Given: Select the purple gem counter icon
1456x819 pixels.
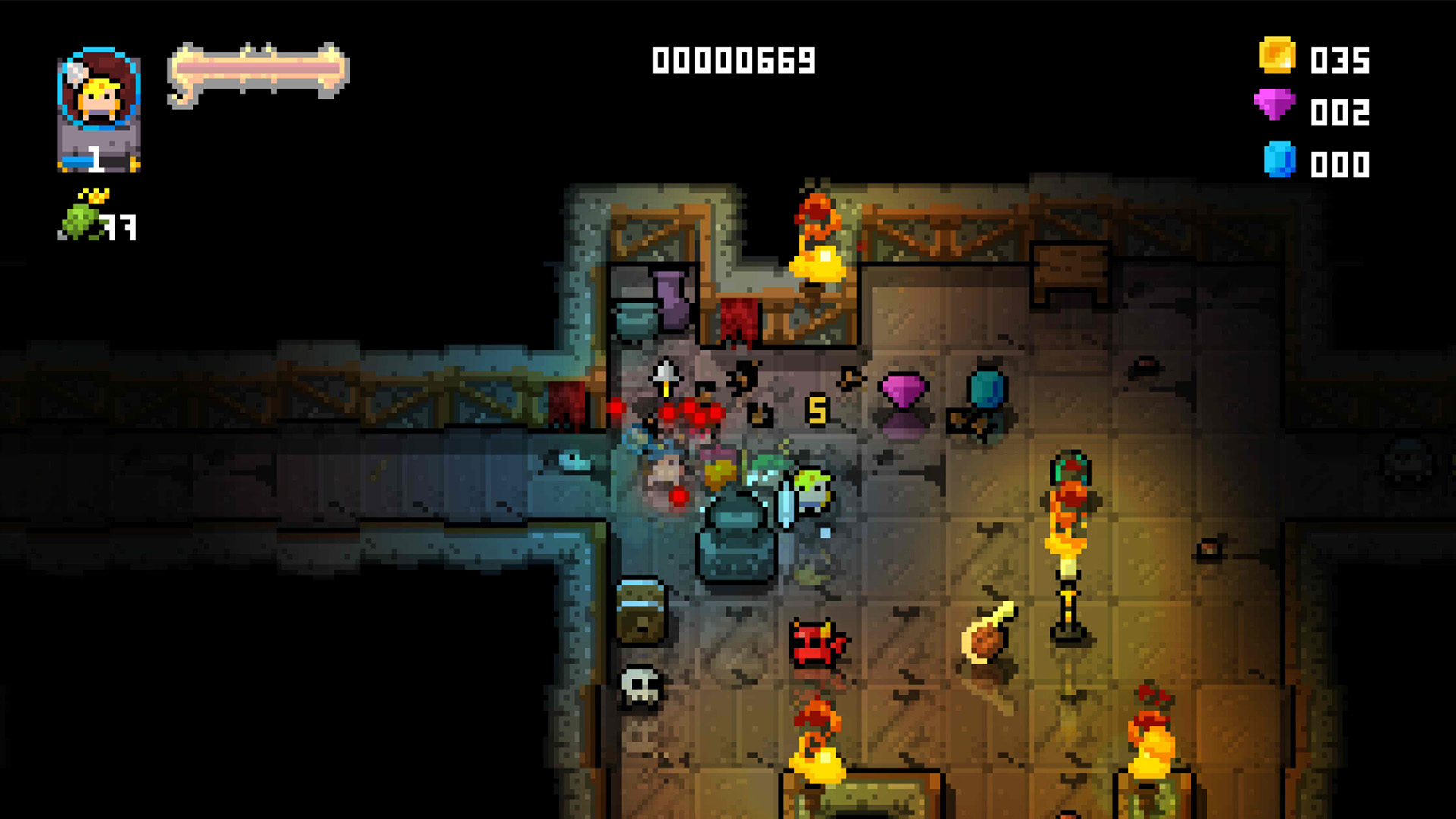Looking at the screenshot, I should pos(1276,111).
